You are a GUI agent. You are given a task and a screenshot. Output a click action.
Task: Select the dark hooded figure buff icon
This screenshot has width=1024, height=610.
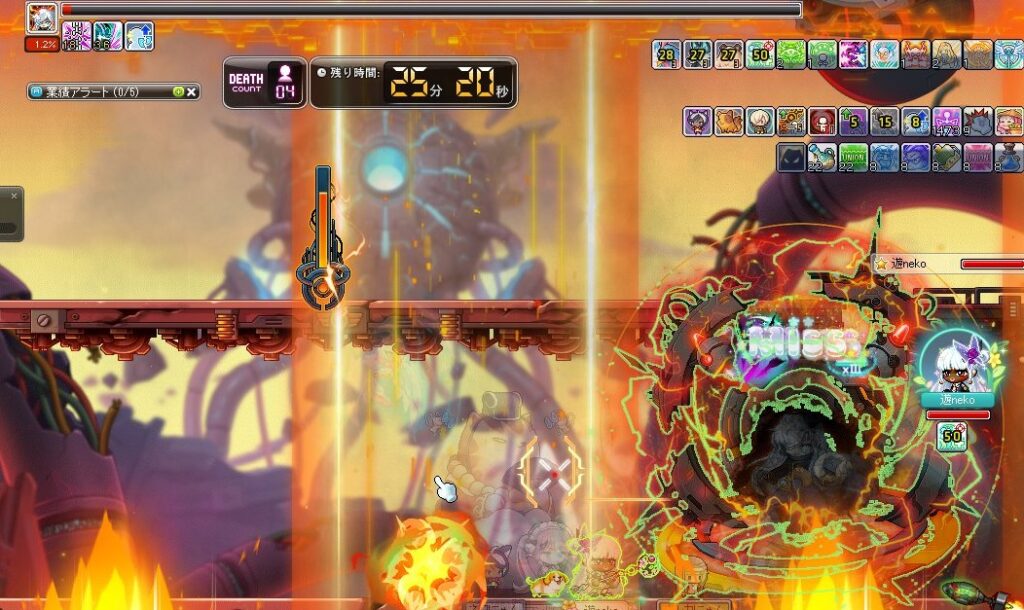point(791,157)
